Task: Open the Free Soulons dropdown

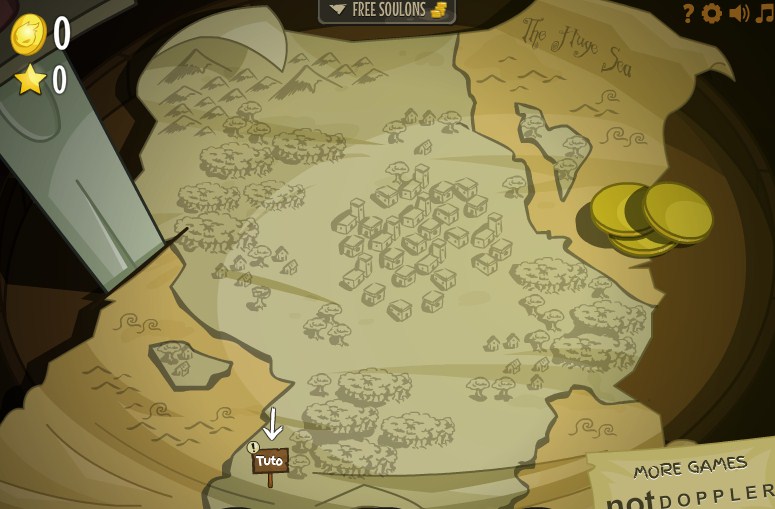Action: [x=387, y=10]
